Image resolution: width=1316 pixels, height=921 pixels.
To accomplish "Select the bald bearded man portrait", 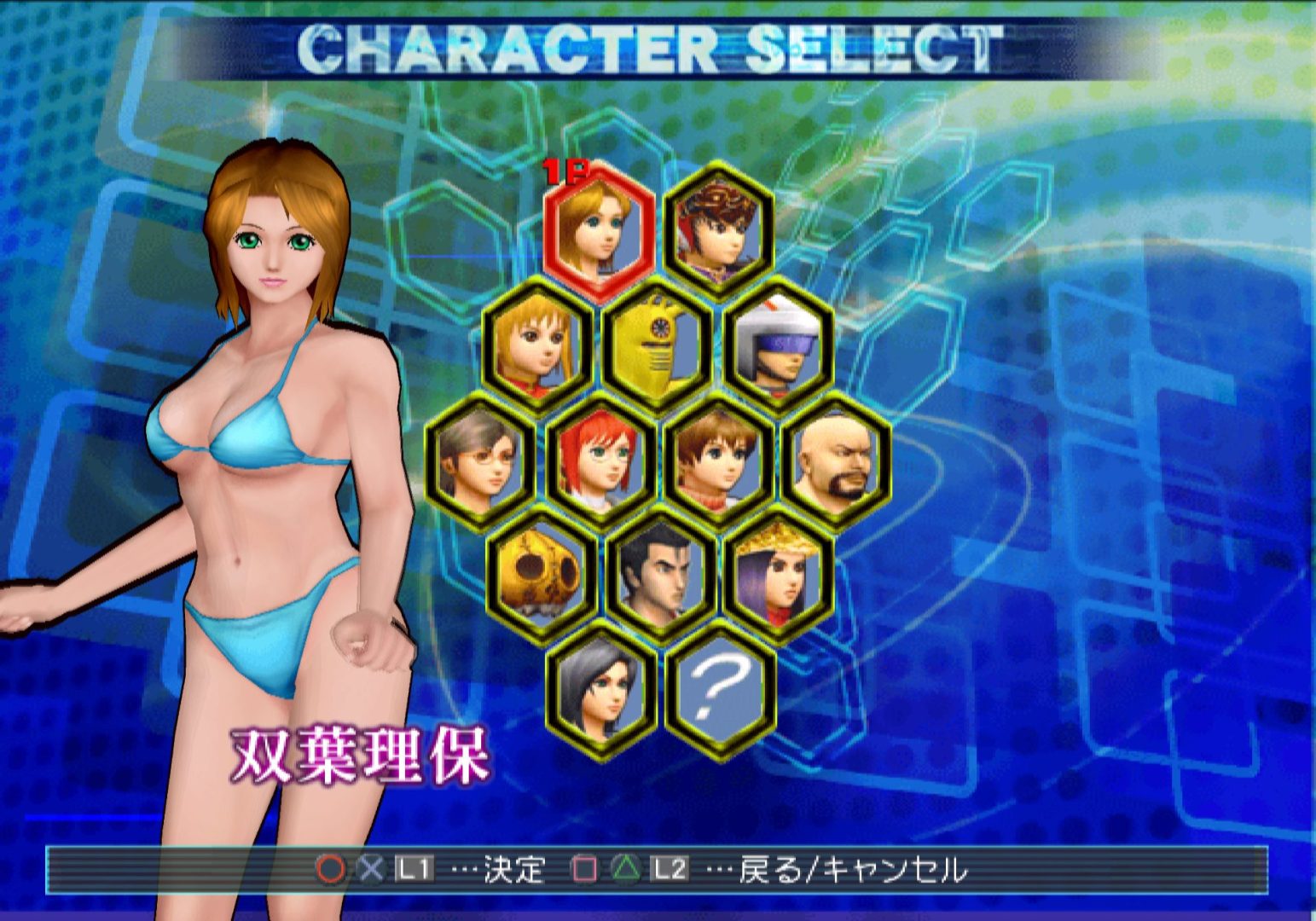I will 837,460.
